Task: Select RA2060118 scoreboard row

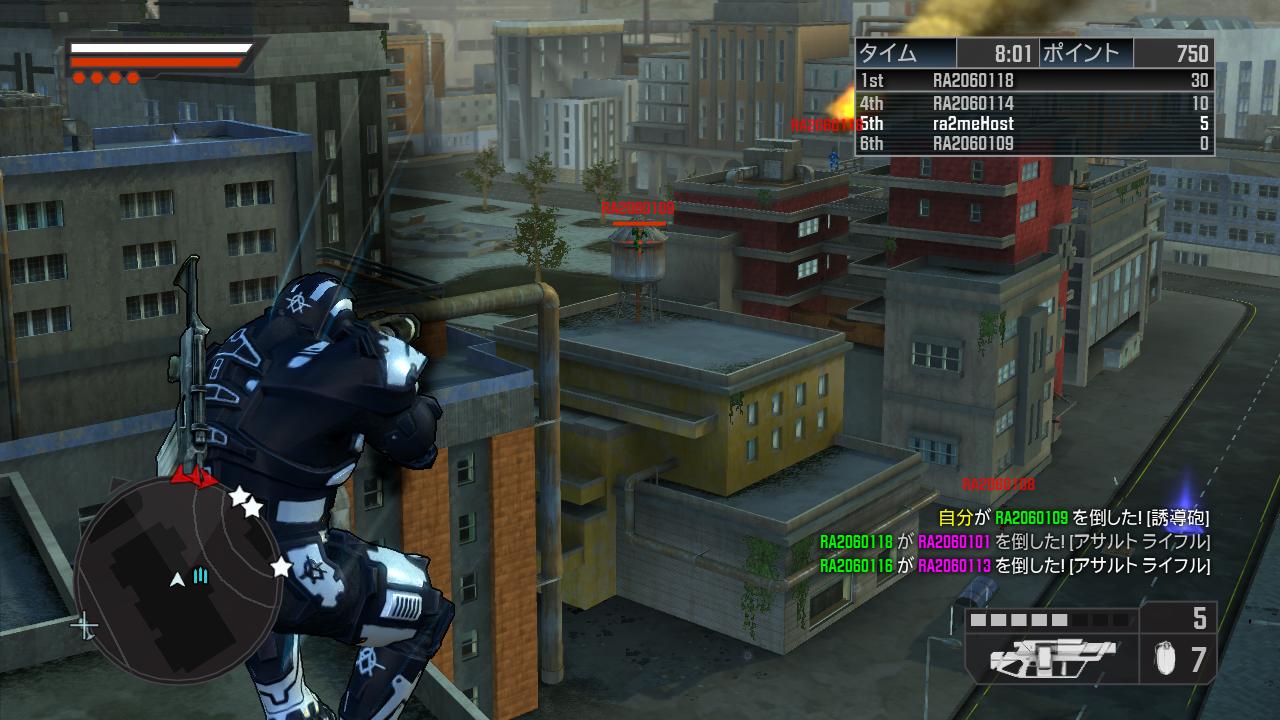Action: tap(1034, 81)
